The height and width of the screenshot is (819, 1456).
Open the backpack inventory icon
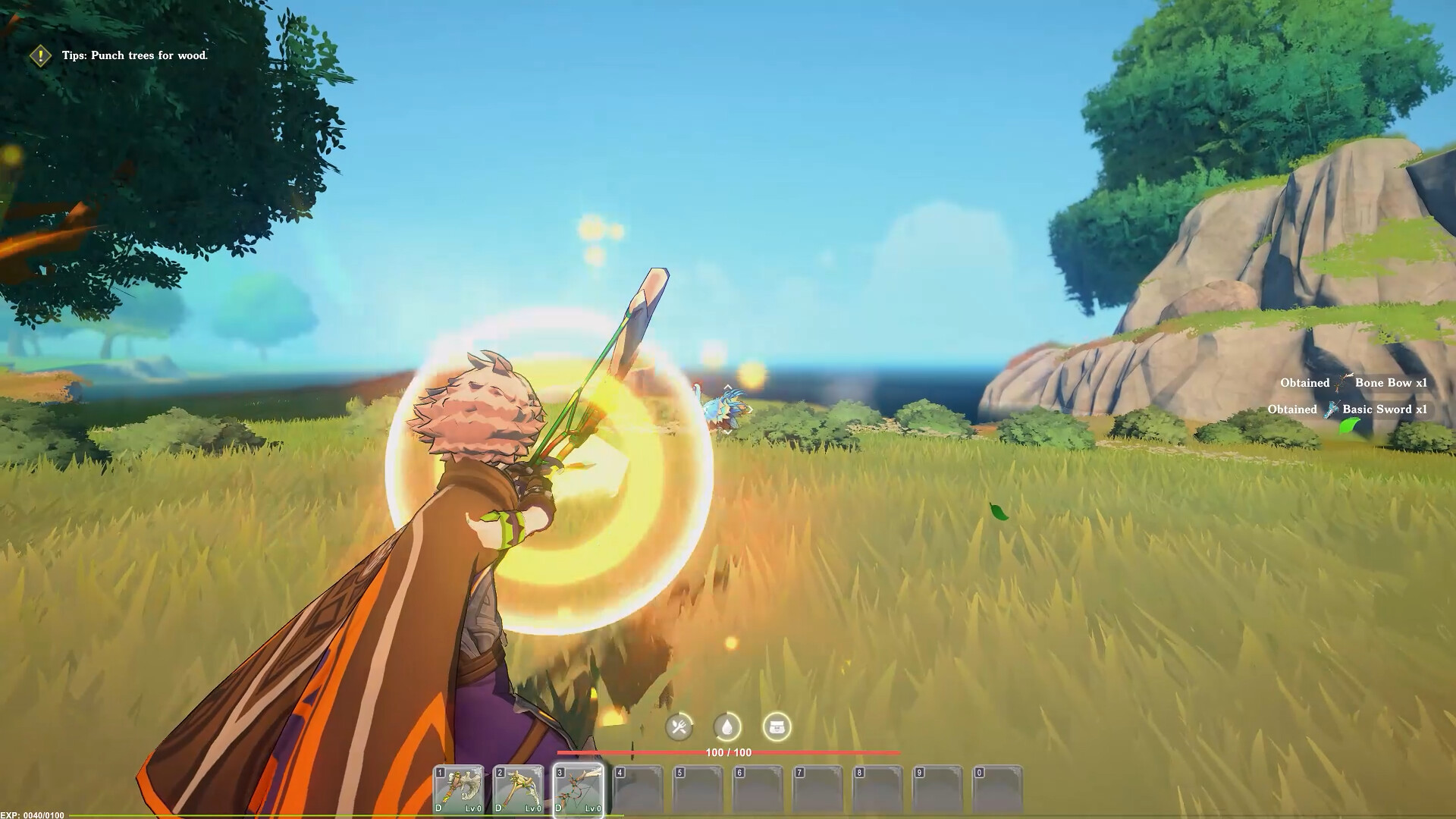(777, 726)
